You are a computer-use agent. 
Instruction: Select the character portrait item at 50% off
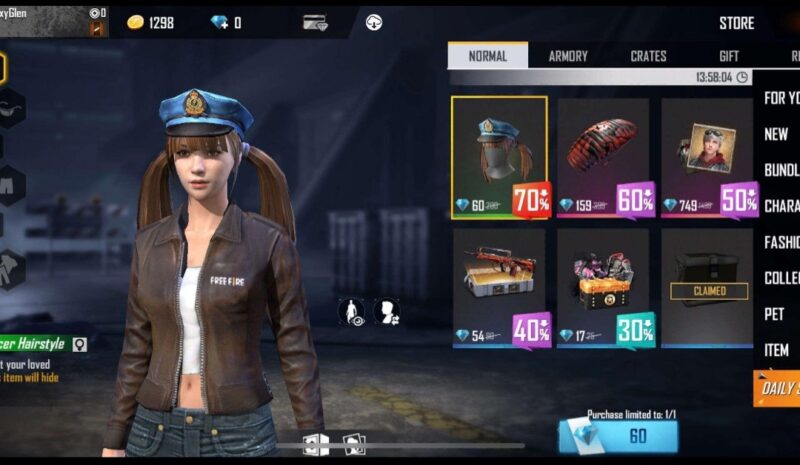coord(707,157)
